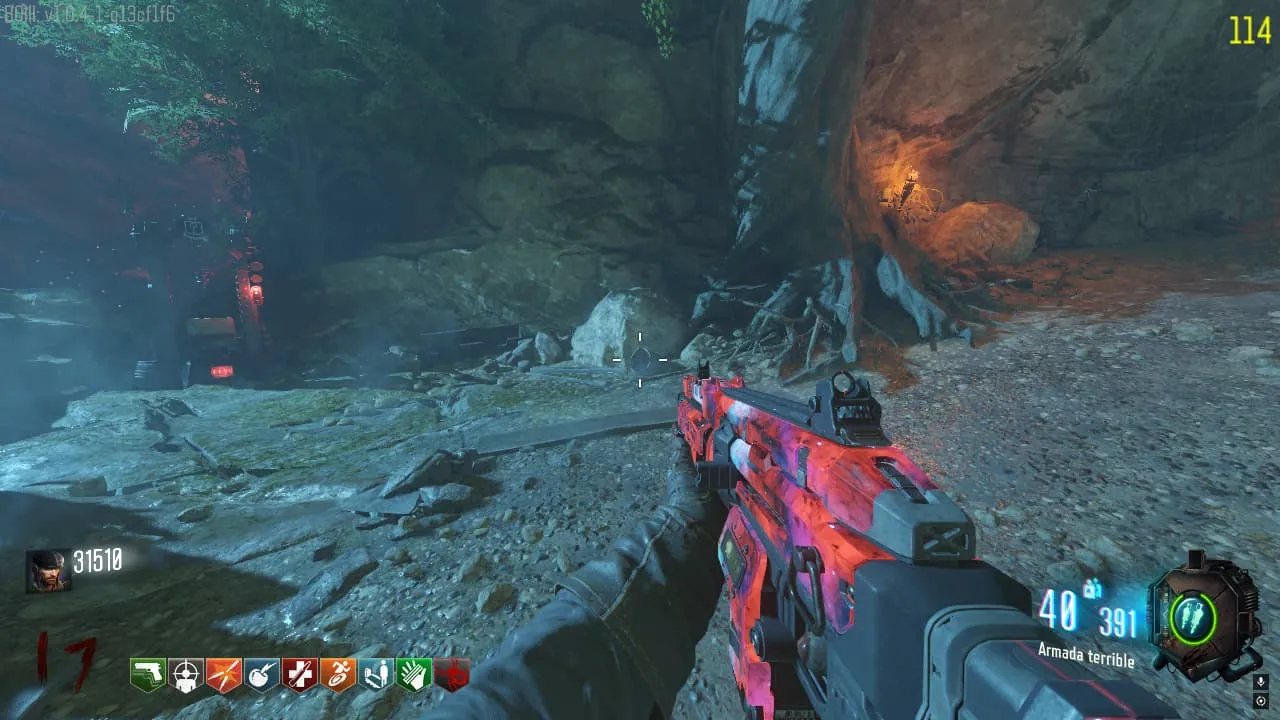Click the blue perk icon with standing figure
1280x720 pixels.
375,675
